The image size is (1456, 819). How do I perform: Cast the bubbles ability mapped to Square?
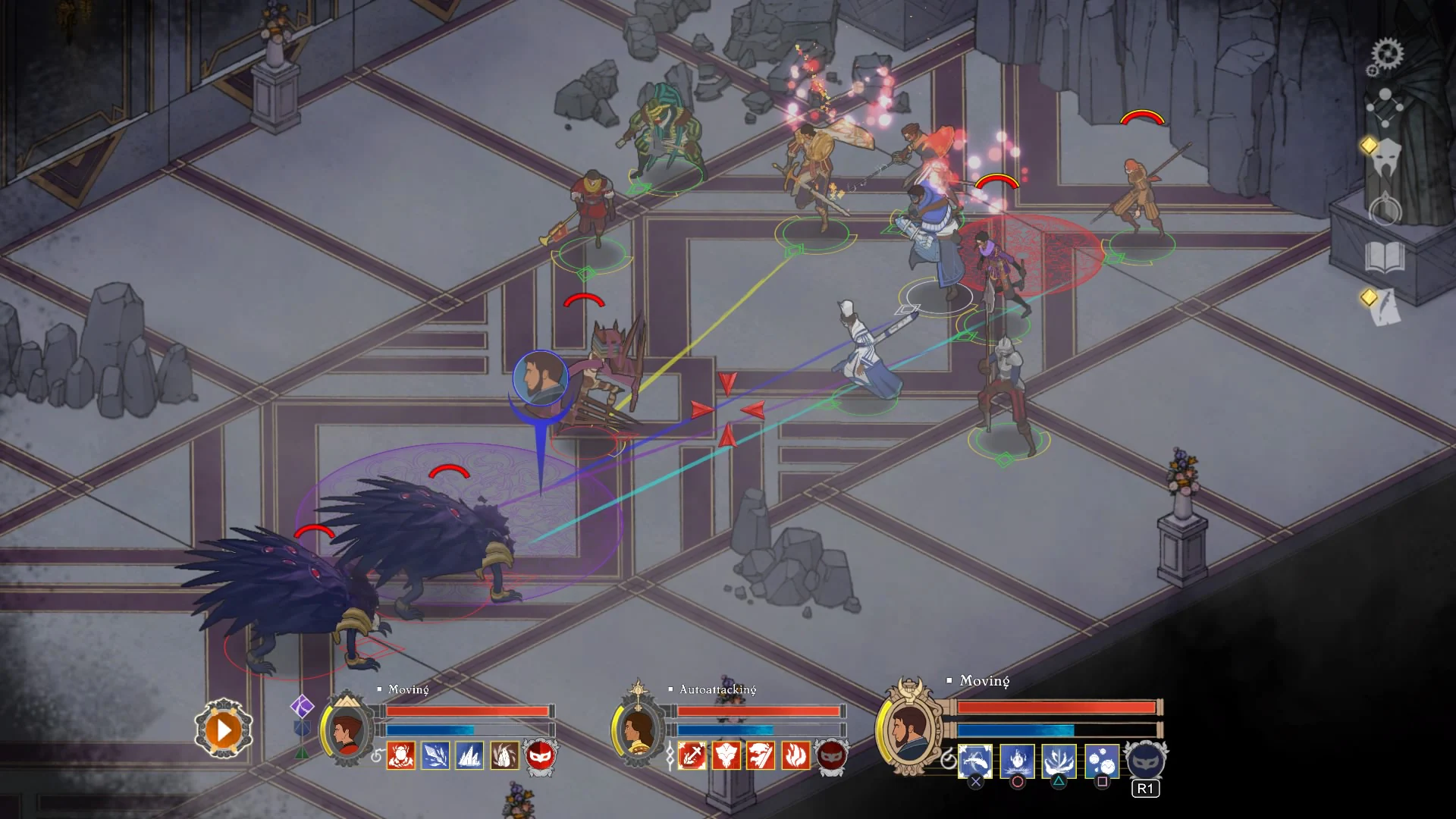[1102, 761]
